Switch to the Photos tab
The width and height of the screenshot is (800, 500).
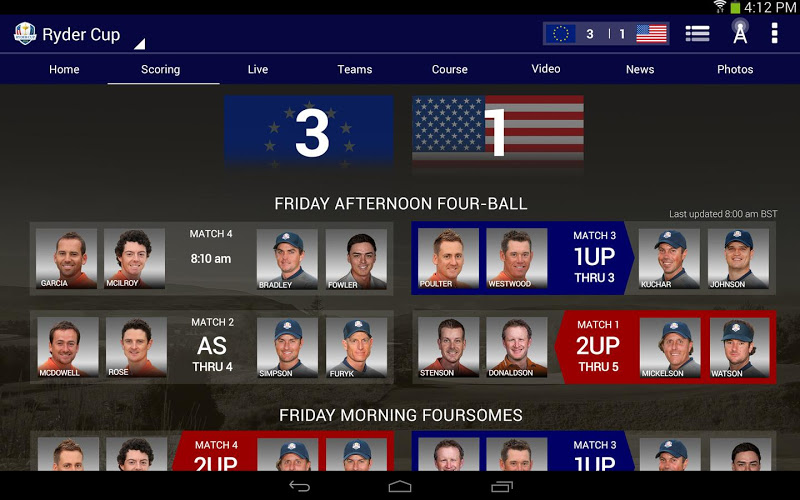pyautogui.click(x=735, y=69)
